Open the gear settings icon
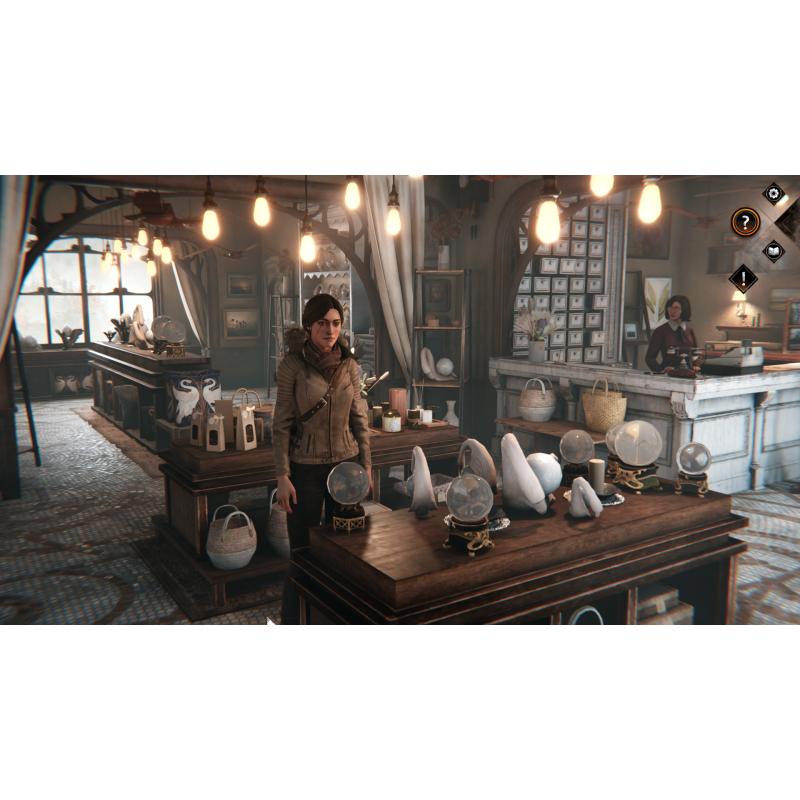The image size is (800, 800). [773, 193]
